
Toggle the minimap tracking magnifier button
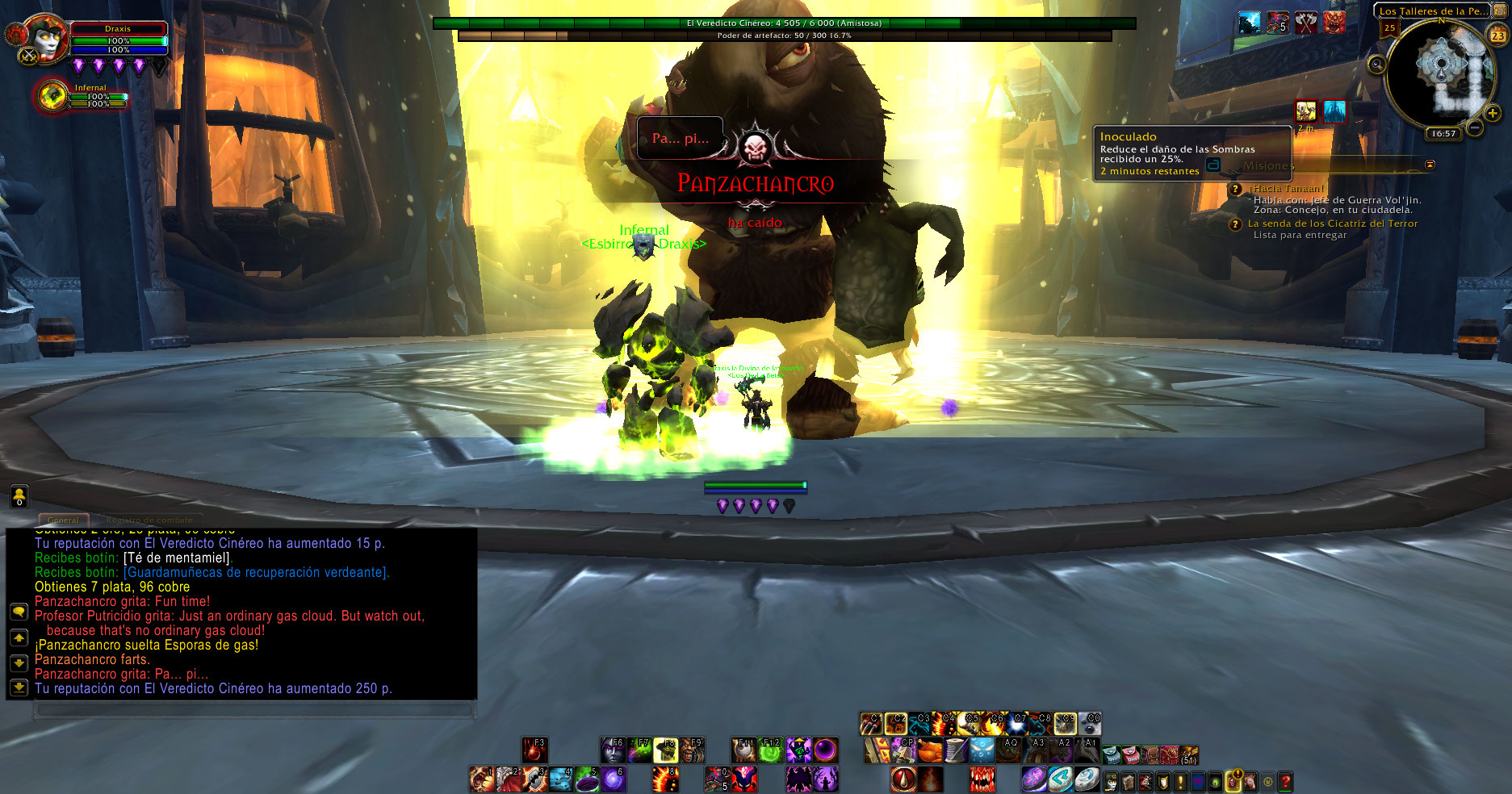click(x=1377, y=65)
